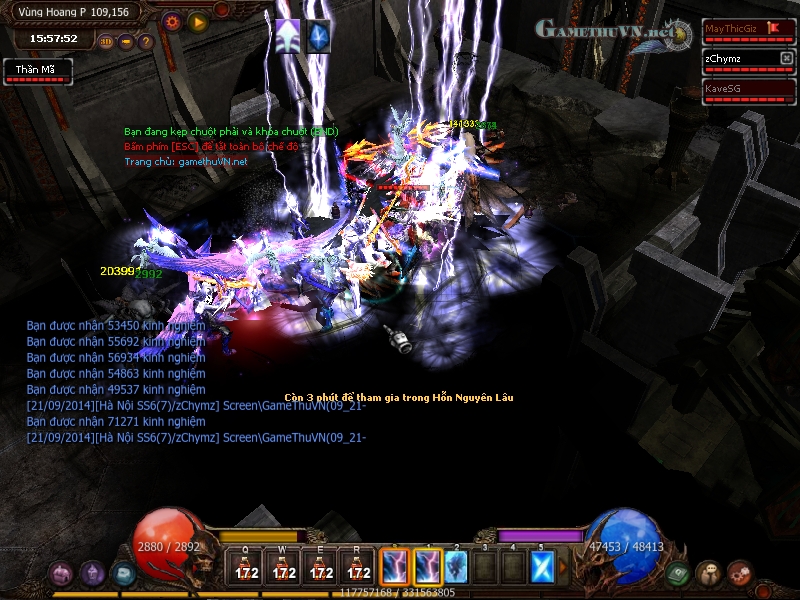Image resolution: width=800 pixels, height=600 pixels.
Task: Use the potion in the R slot
Action: [358, 567]
